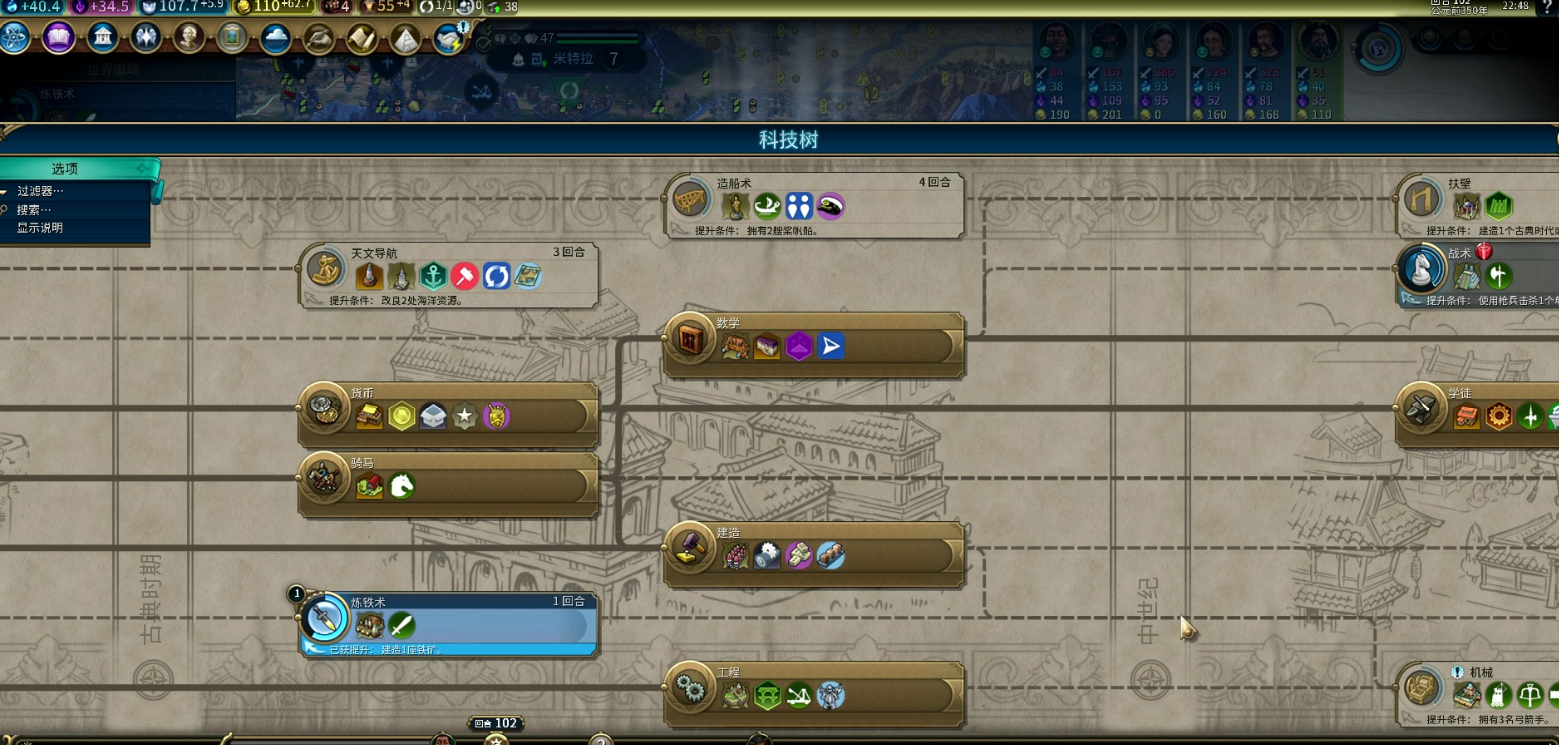Click the 搜索 search option
Viewport: 1559px width, 745px height.
coord(34,210)
